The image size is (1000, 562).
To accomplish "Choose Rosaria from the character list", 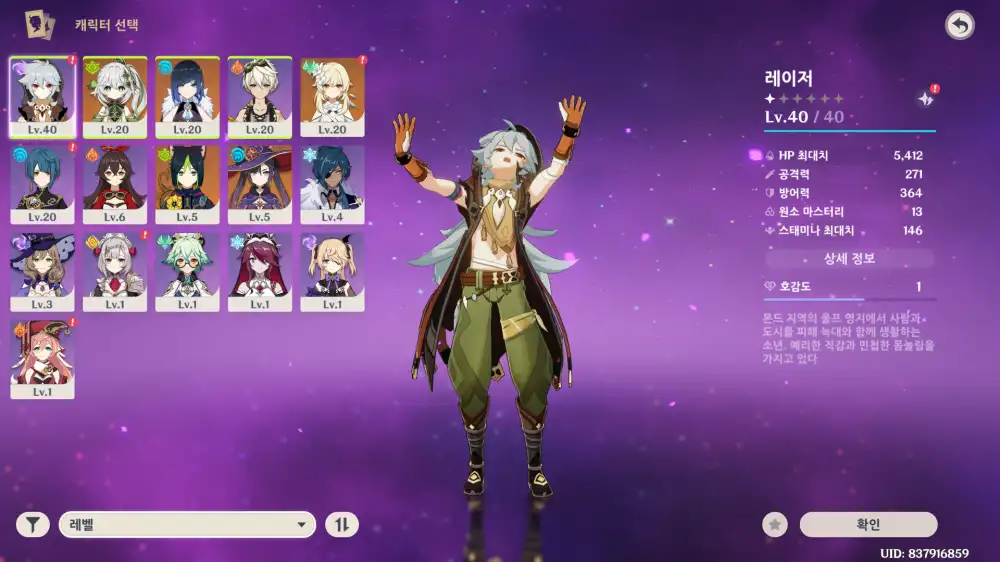I will (x=260, y=272).
